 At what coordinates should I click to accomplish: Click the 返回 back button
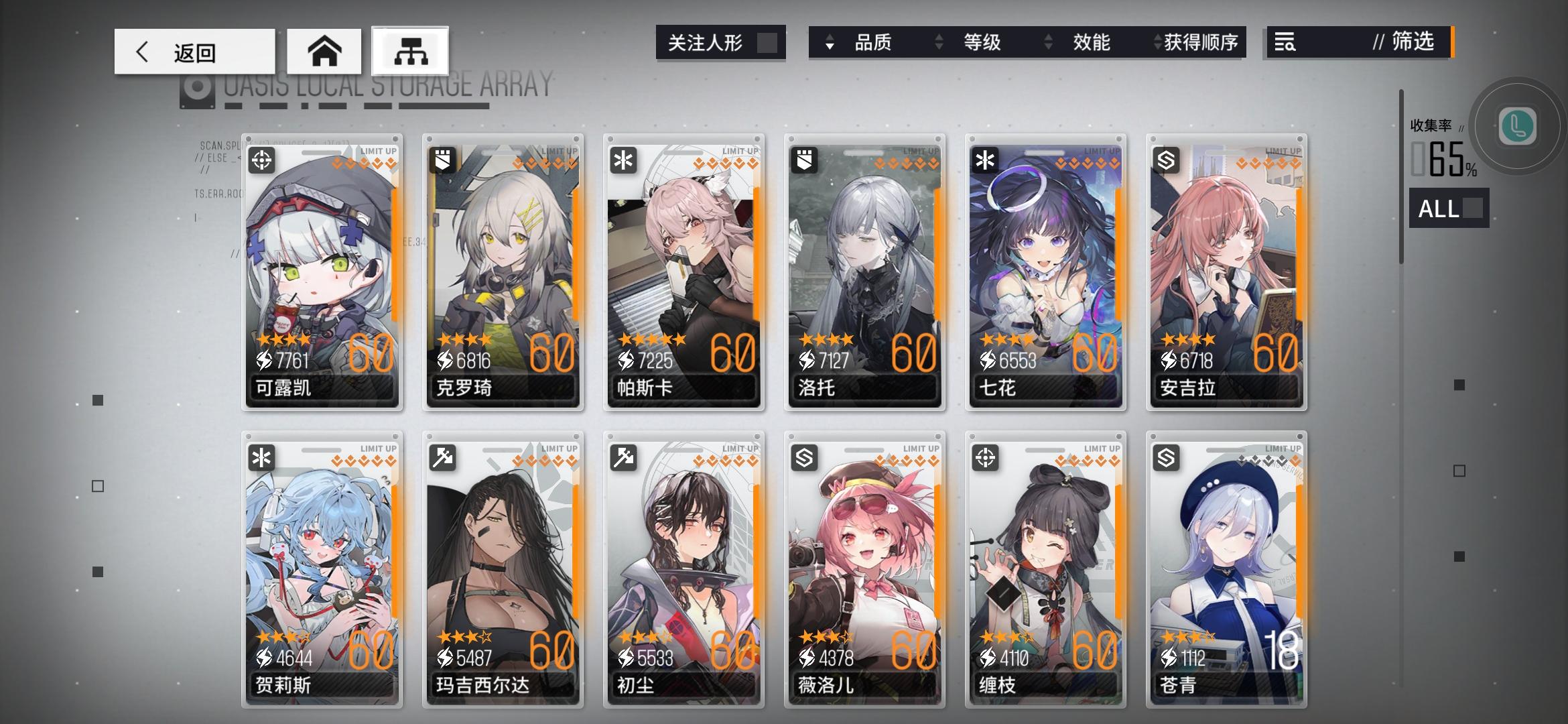194,52
